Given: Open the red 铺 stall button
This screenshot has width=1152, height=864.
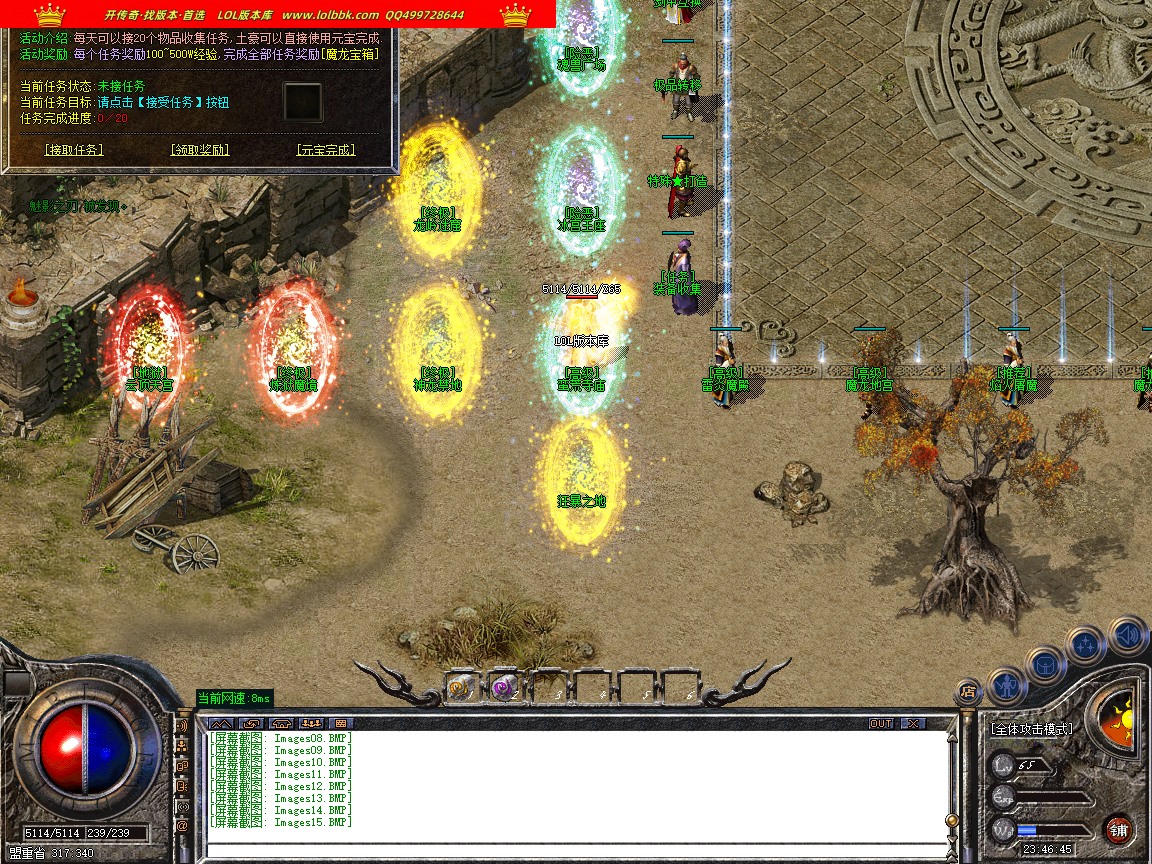Looking at the screenshot, I should (x=1118, y=830).
